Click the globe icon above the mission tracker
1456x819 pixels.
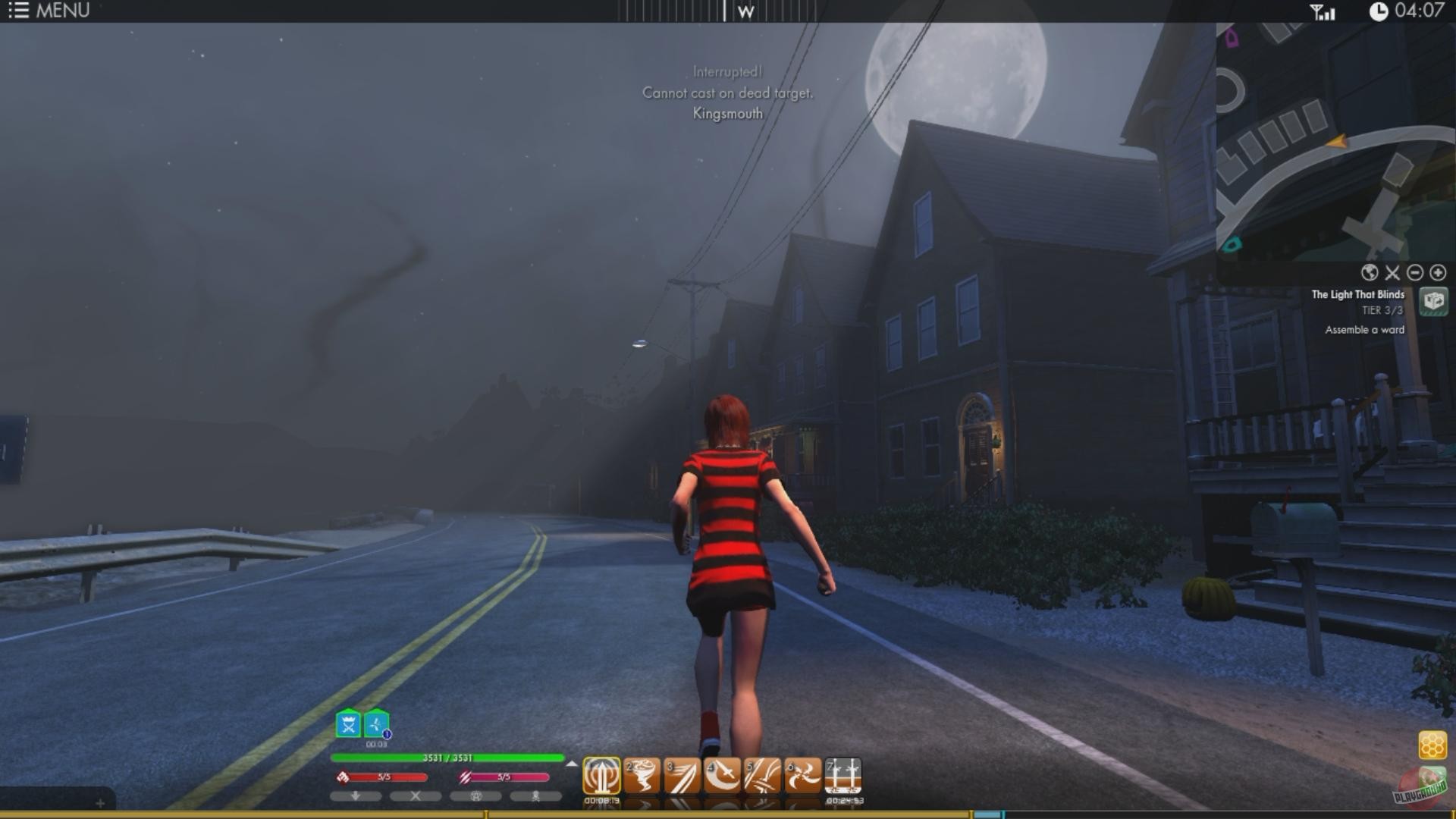tap(1369, 273)
